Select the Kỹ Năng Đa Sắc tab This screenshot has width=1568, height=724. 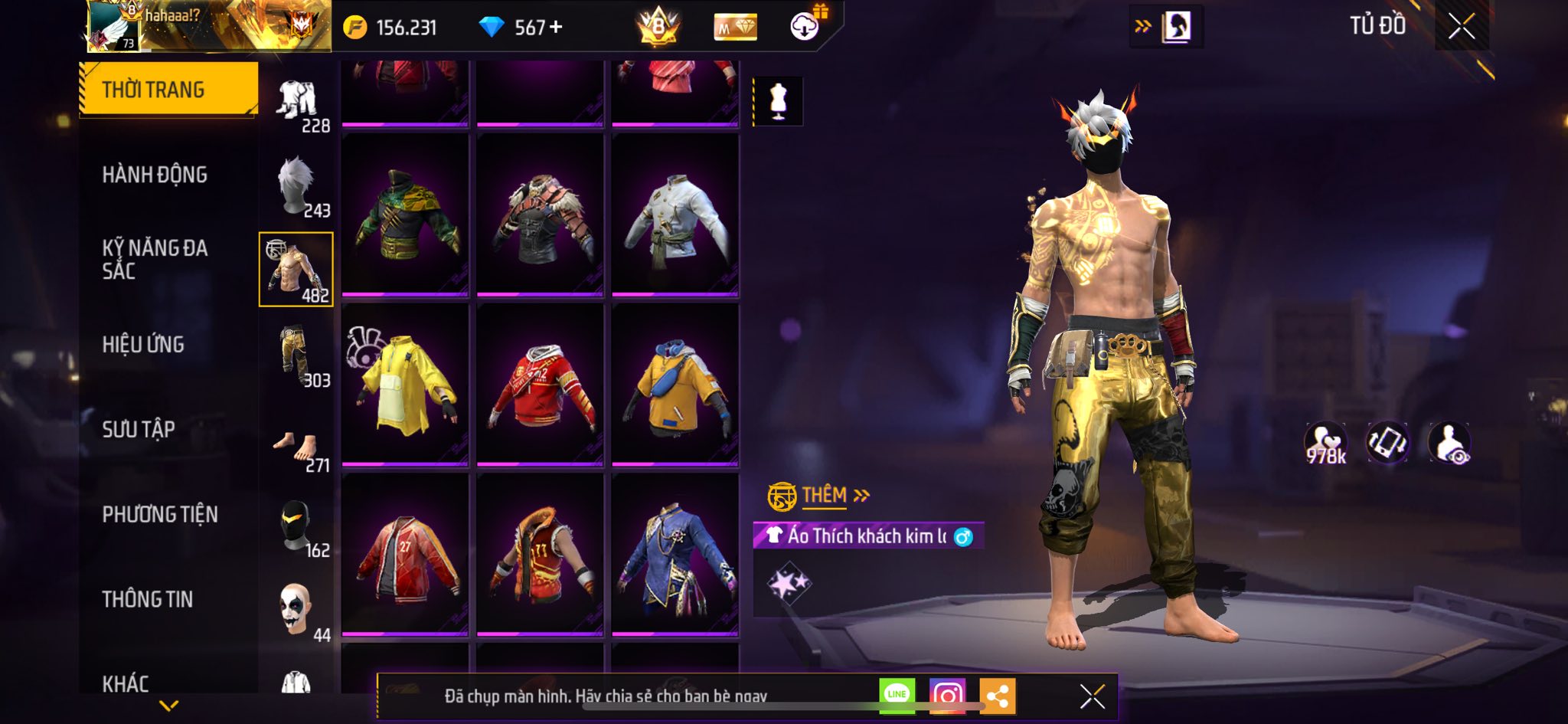(x=155, y=259)
